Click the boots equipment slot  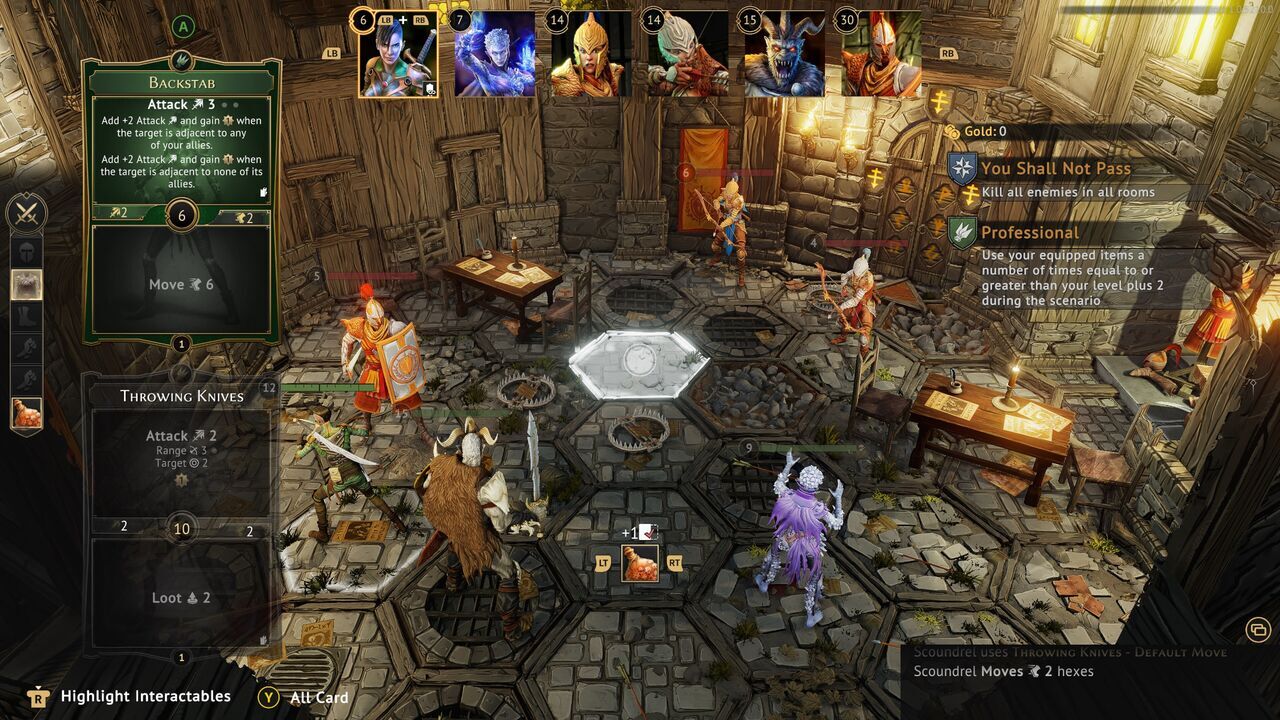point(25,315)
